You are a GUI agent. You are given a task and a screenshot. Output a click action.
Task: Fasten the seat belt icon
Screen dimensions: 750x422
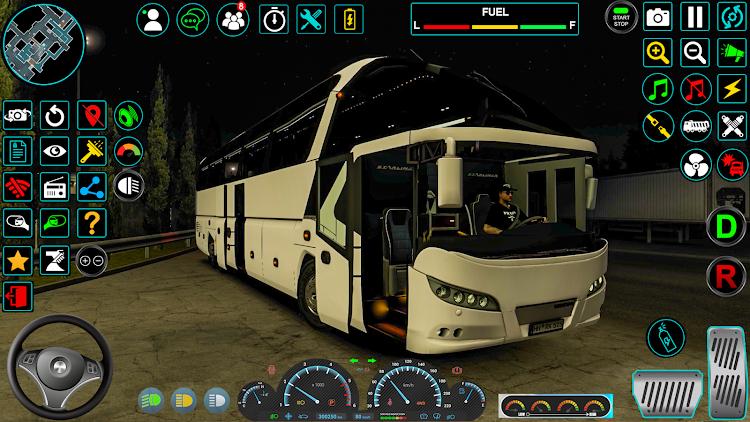tap(658, 126)
